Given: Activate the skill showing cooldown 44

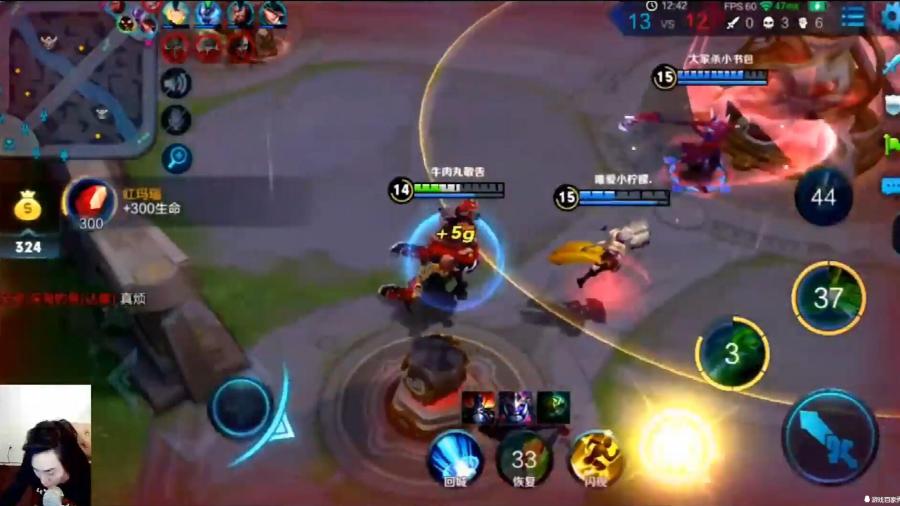Looking at the screenshot, I should pyautogui.click(x=823, y=197).
